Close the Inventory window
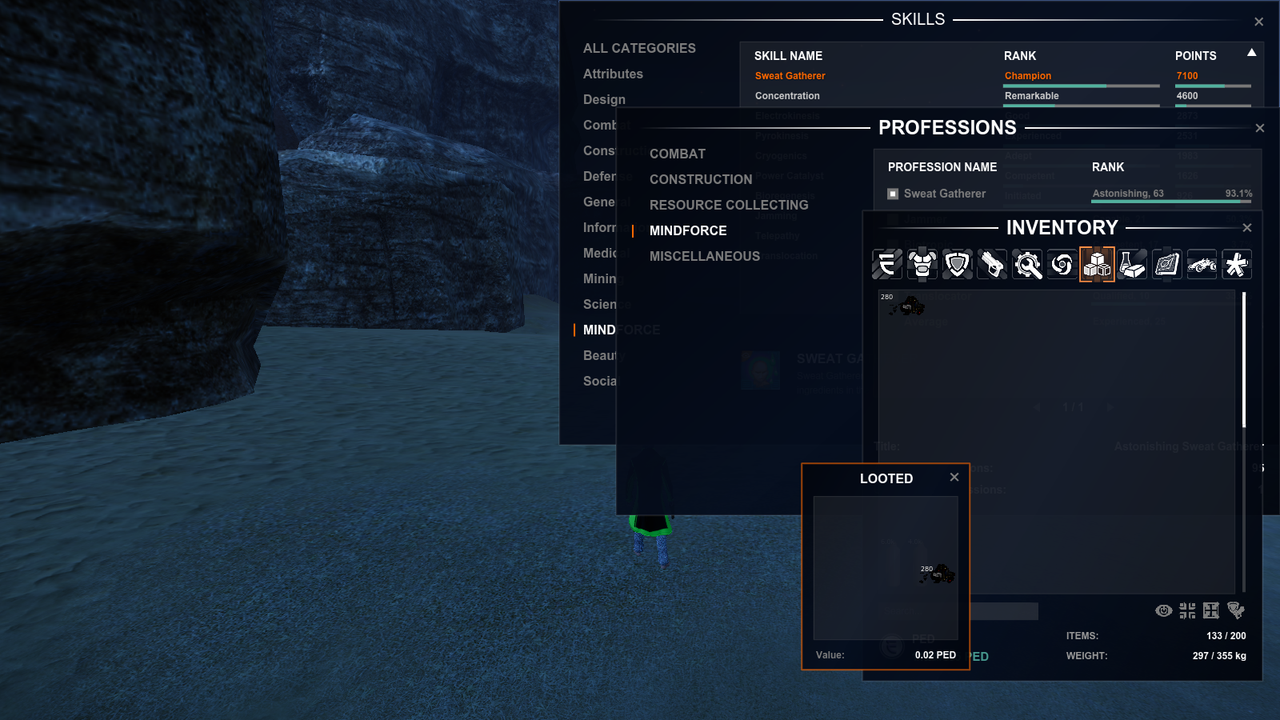The image size is (1280, 720). coord(1247,228)
